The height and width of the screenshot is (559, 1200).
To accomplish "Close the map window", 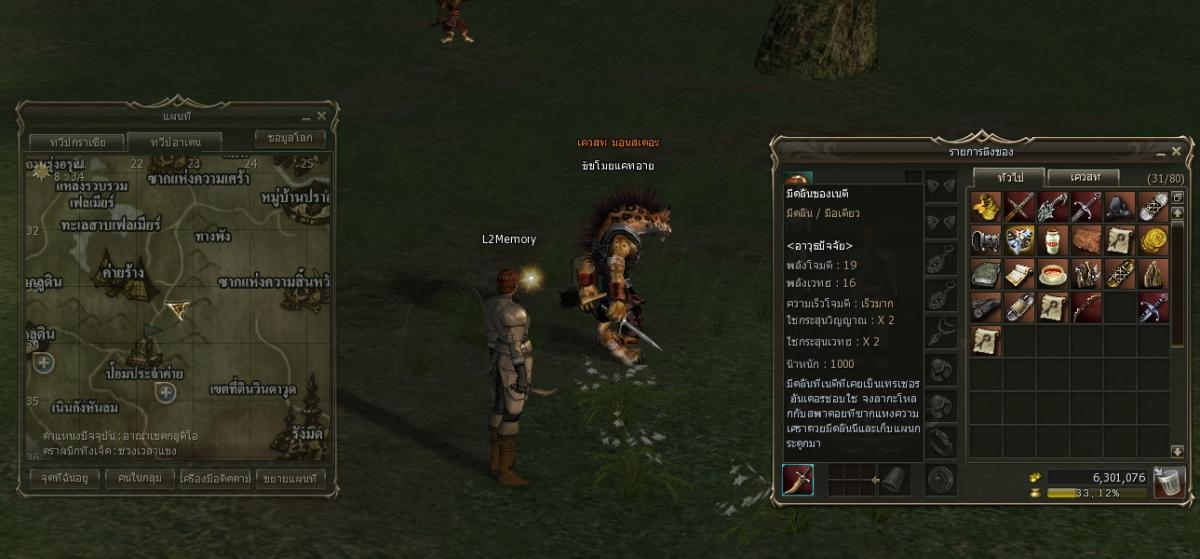I will pyautogui.click(x=322, y=117).
